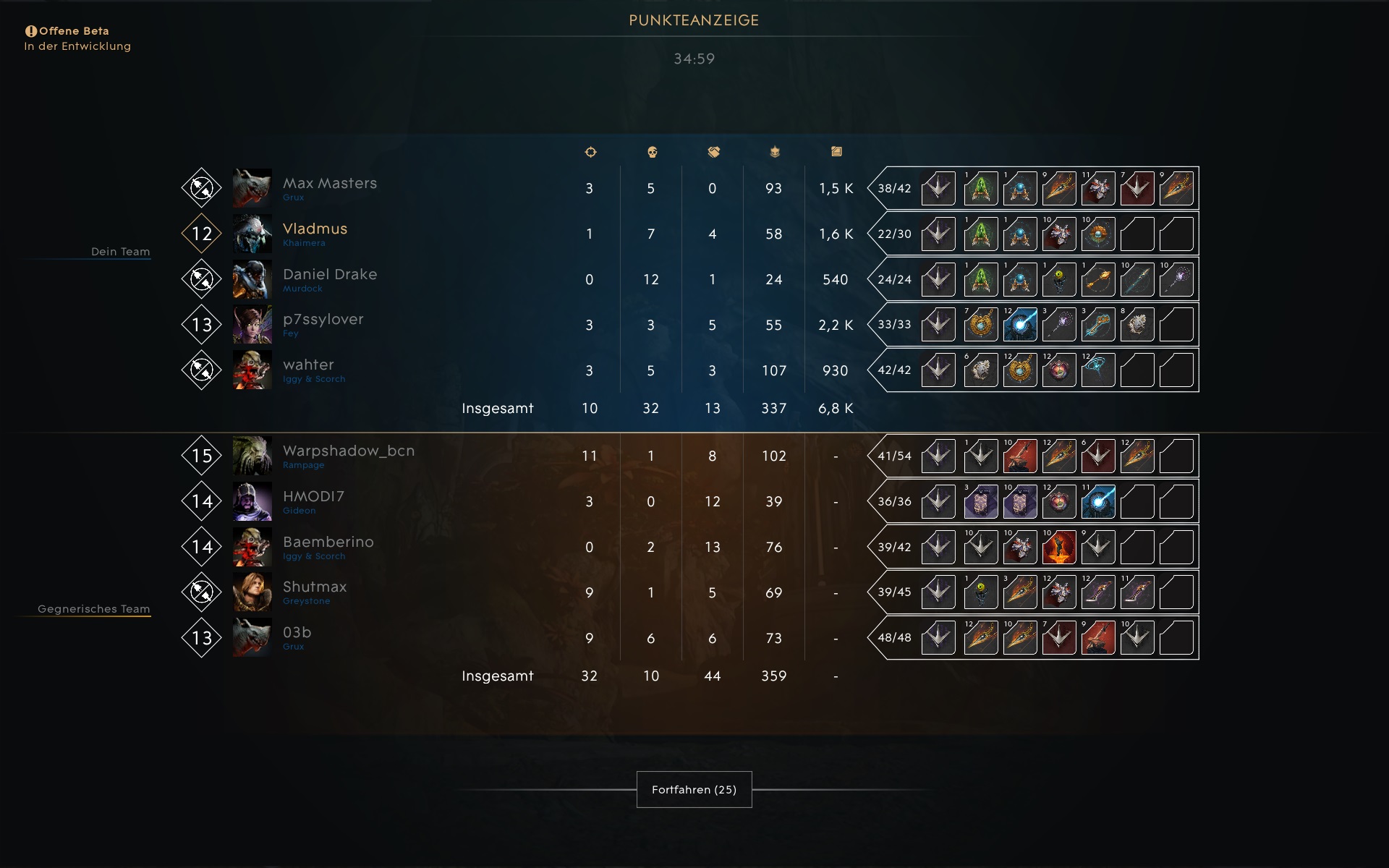Click p7ssylover's Fey hero portrait

point(252,325)
